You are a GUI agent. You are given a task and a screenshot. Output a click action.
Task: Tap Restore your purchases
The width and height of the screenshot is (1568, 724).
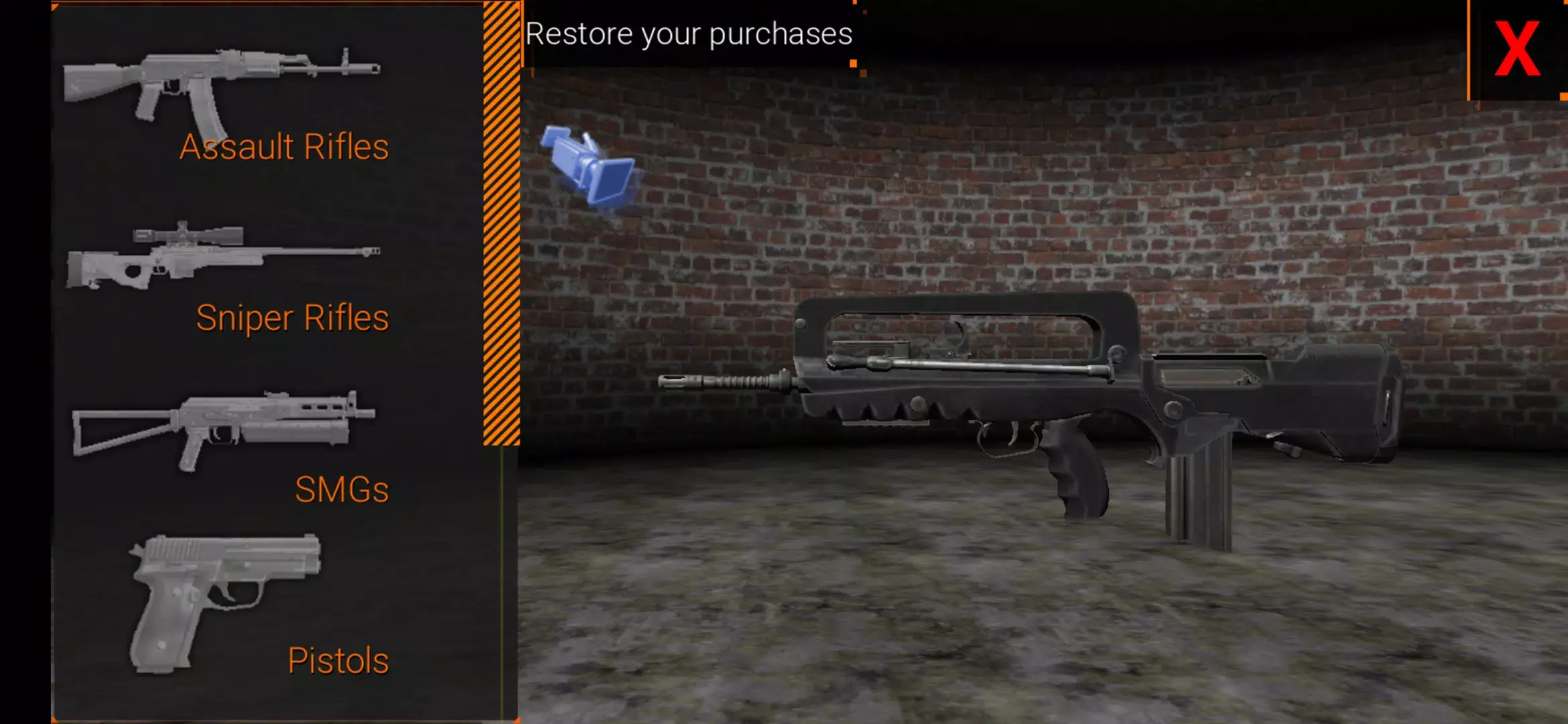(x=689, y=32)
